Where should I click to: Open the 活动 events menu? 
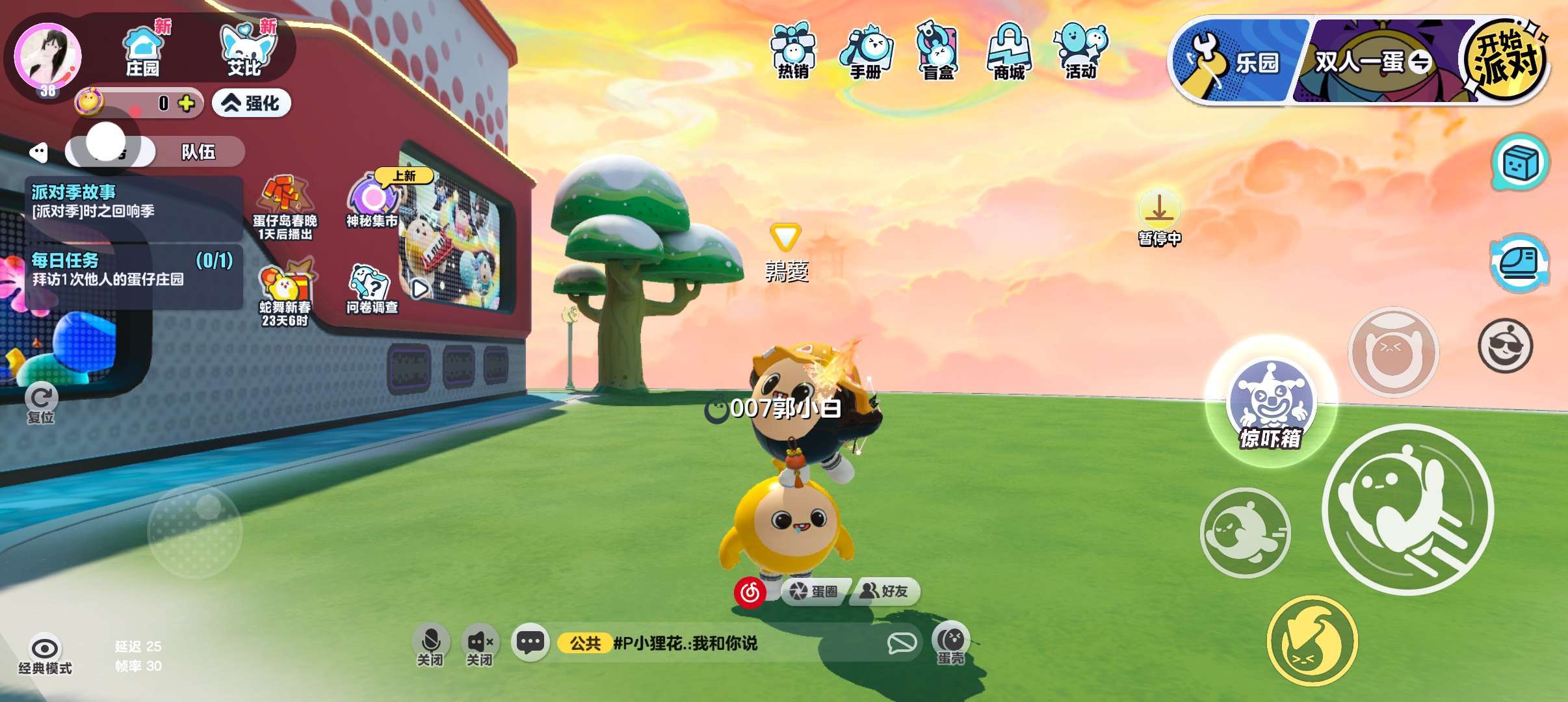1081,51
